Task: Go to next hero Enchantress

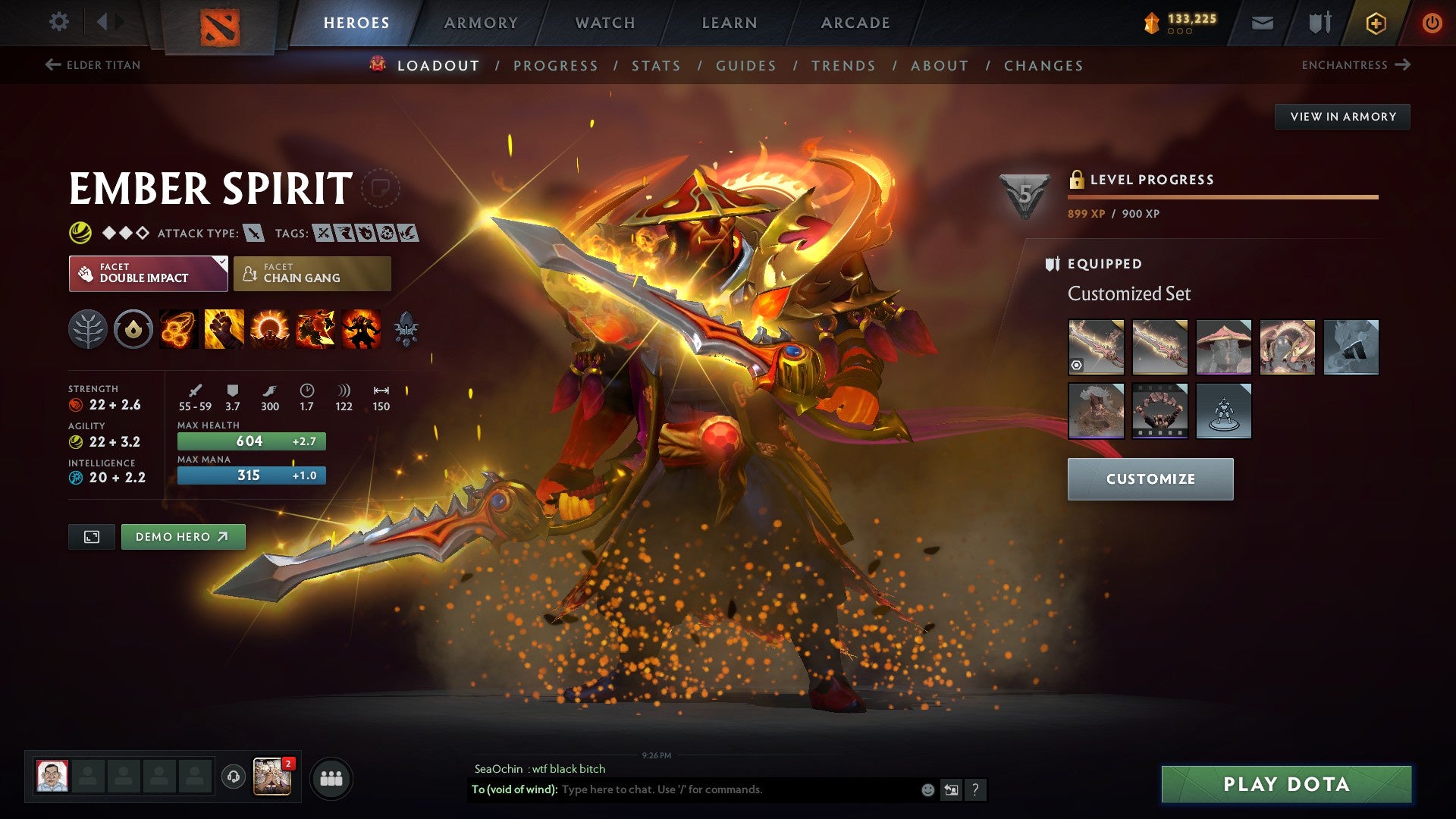Action: [1363, 65]
